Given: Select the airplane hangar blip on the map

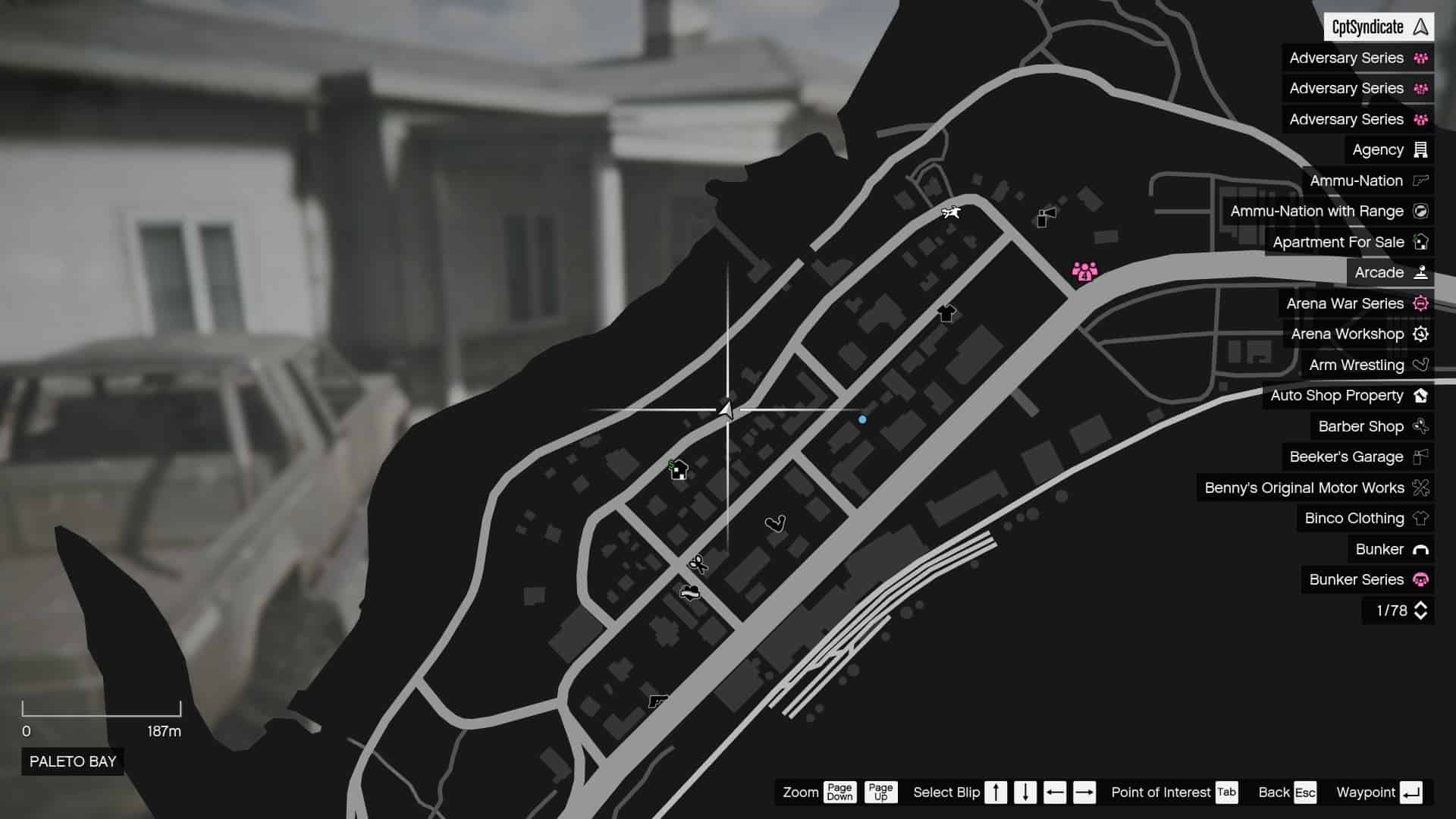Looking at the screenshot, I should click(952, 212).
